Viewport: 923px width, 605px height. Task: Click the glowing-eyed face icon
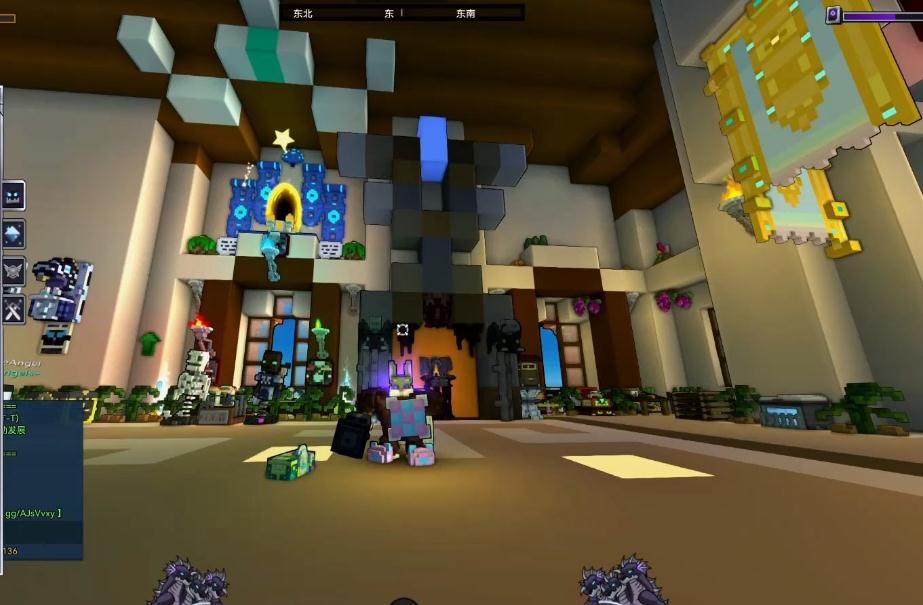click(x=13, y=195)
